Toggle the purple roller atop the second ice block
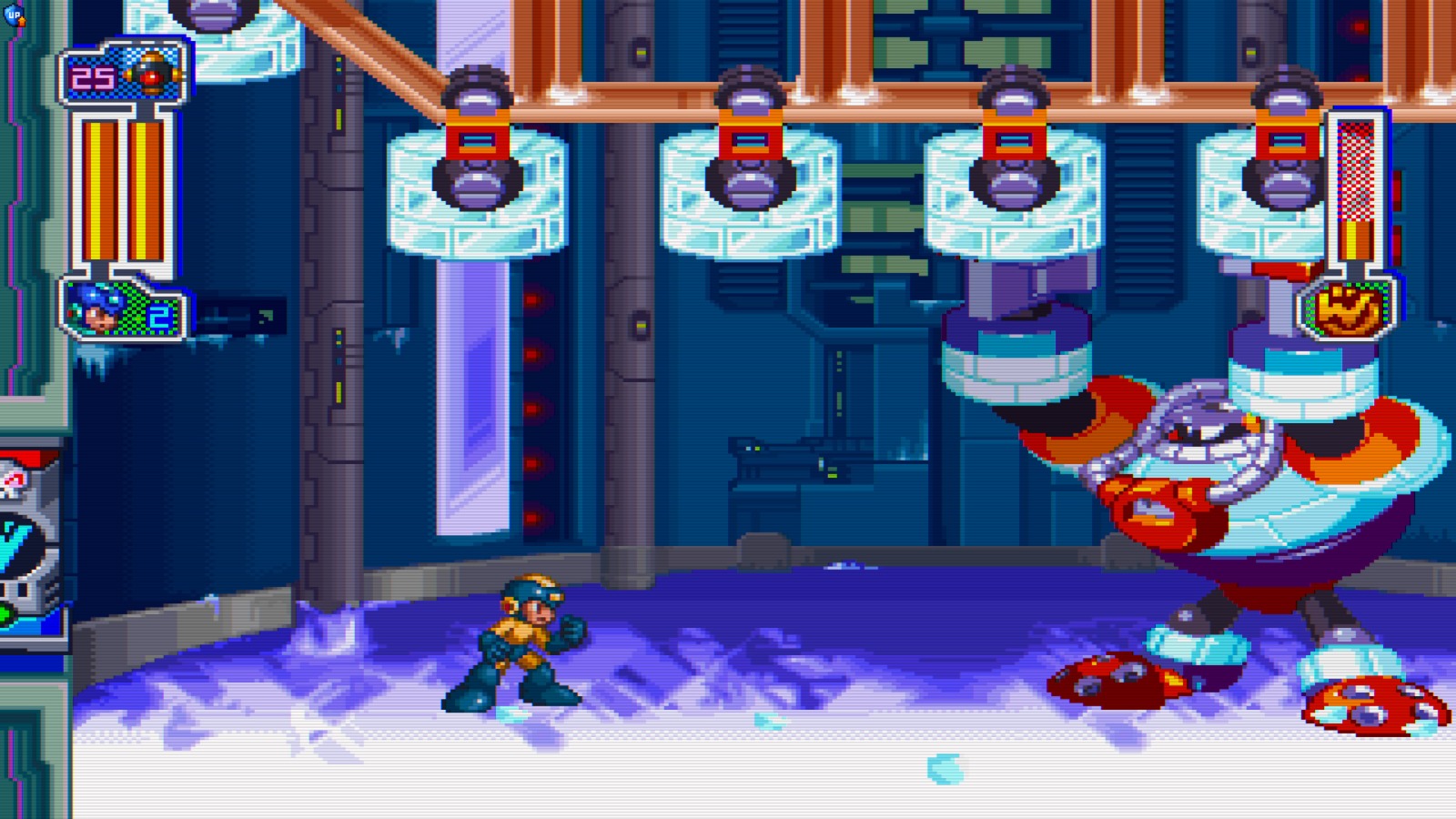Image resolution: width=1456 pixels, height=819 pixels. point(749,96)
